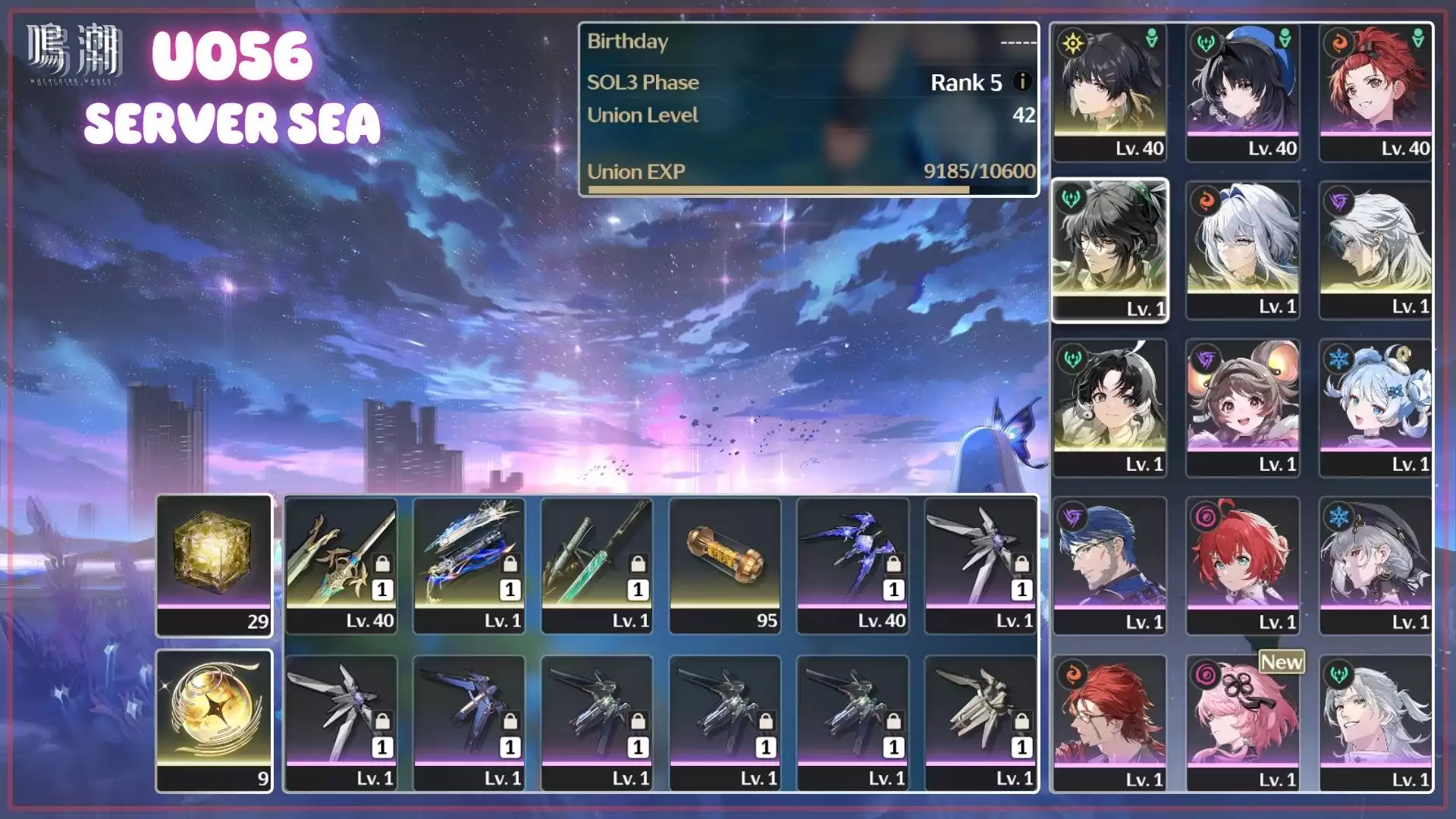Pick the brown-haired Electro girl with round ears
The width and height of the screenshot is (1456, 819).
point(1243,407)
